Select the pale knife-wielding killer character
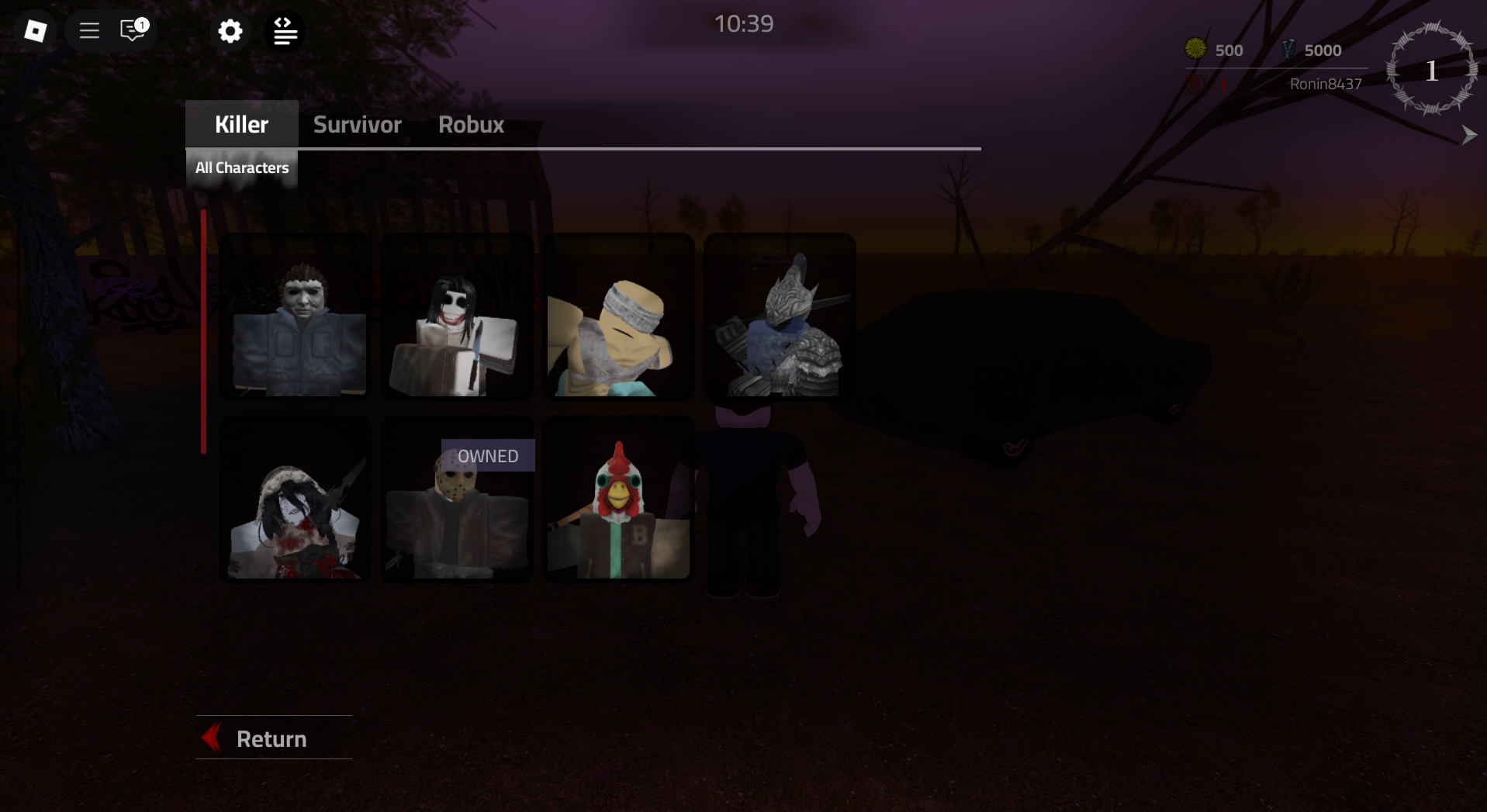The width and height of the screenshot is (1487, 812). (x=457, y=316)
